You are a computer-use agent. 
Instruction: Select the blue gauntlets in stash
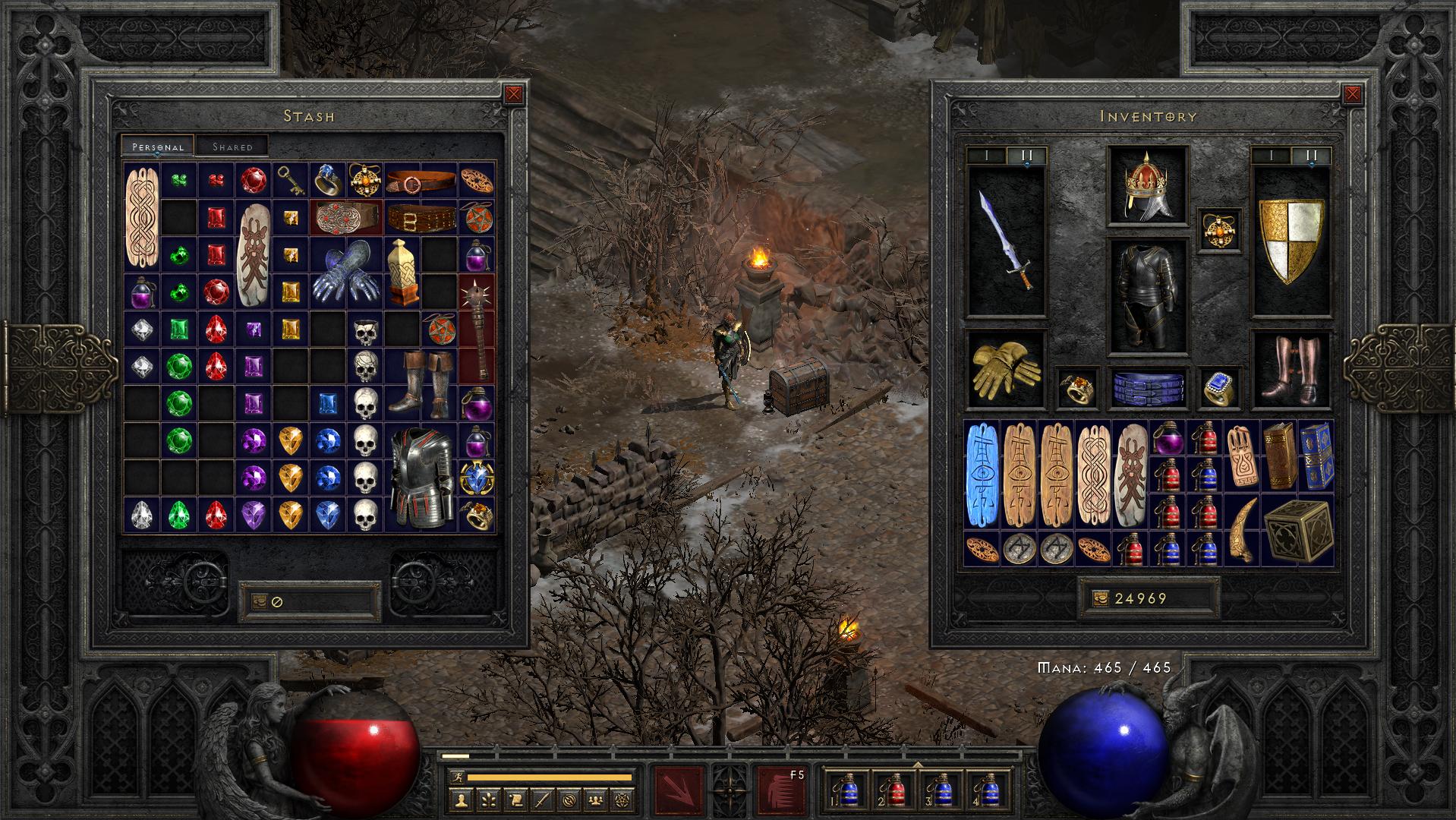pos(346,273)
